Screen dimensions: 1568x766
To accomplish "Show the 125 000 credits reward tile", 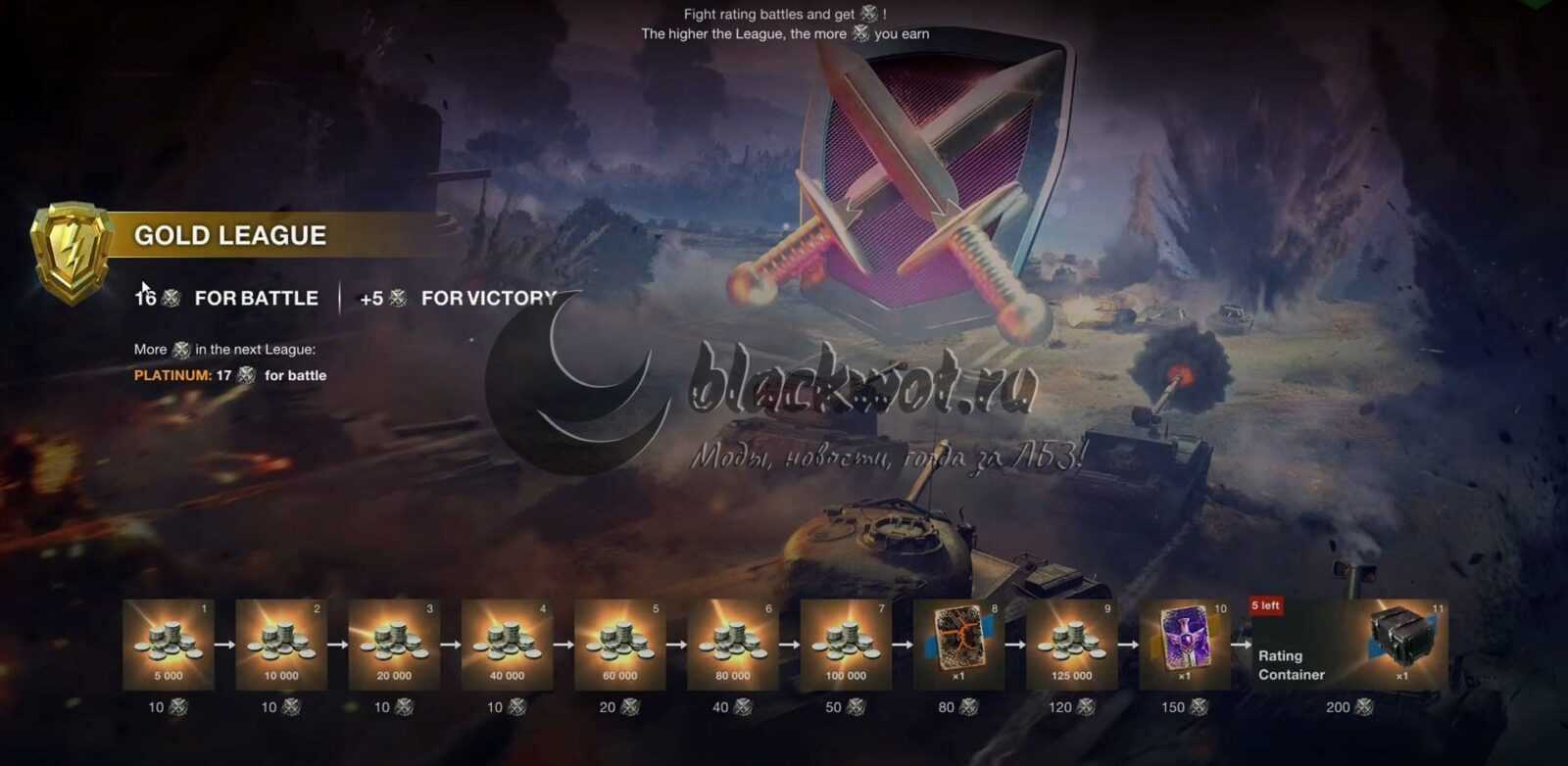I will (x=1071, y=645).
